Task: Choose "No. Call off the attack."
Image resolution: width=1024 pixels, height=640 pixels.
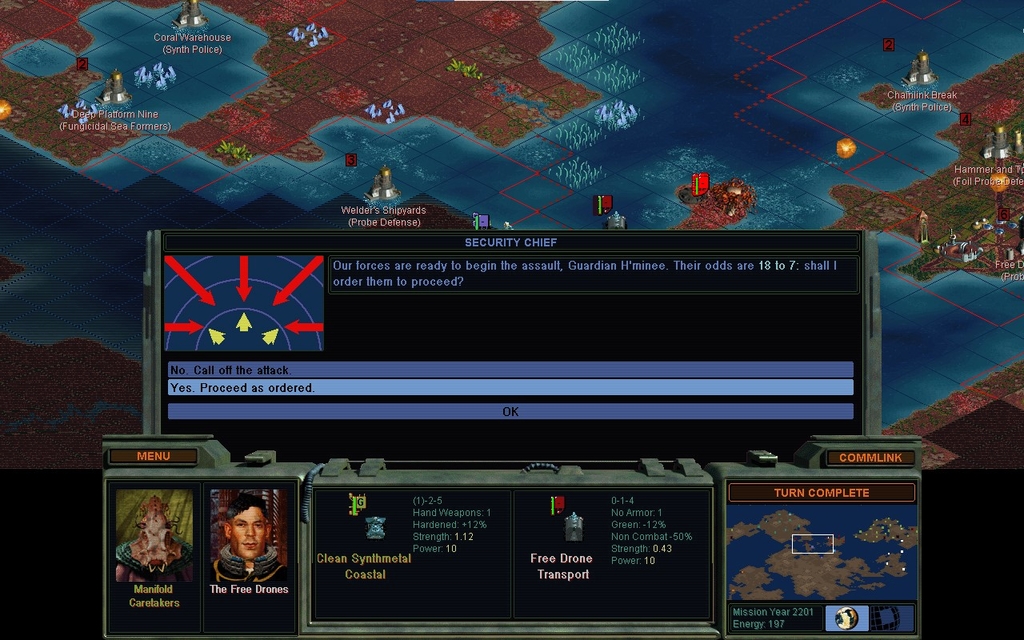Action: 510,370
